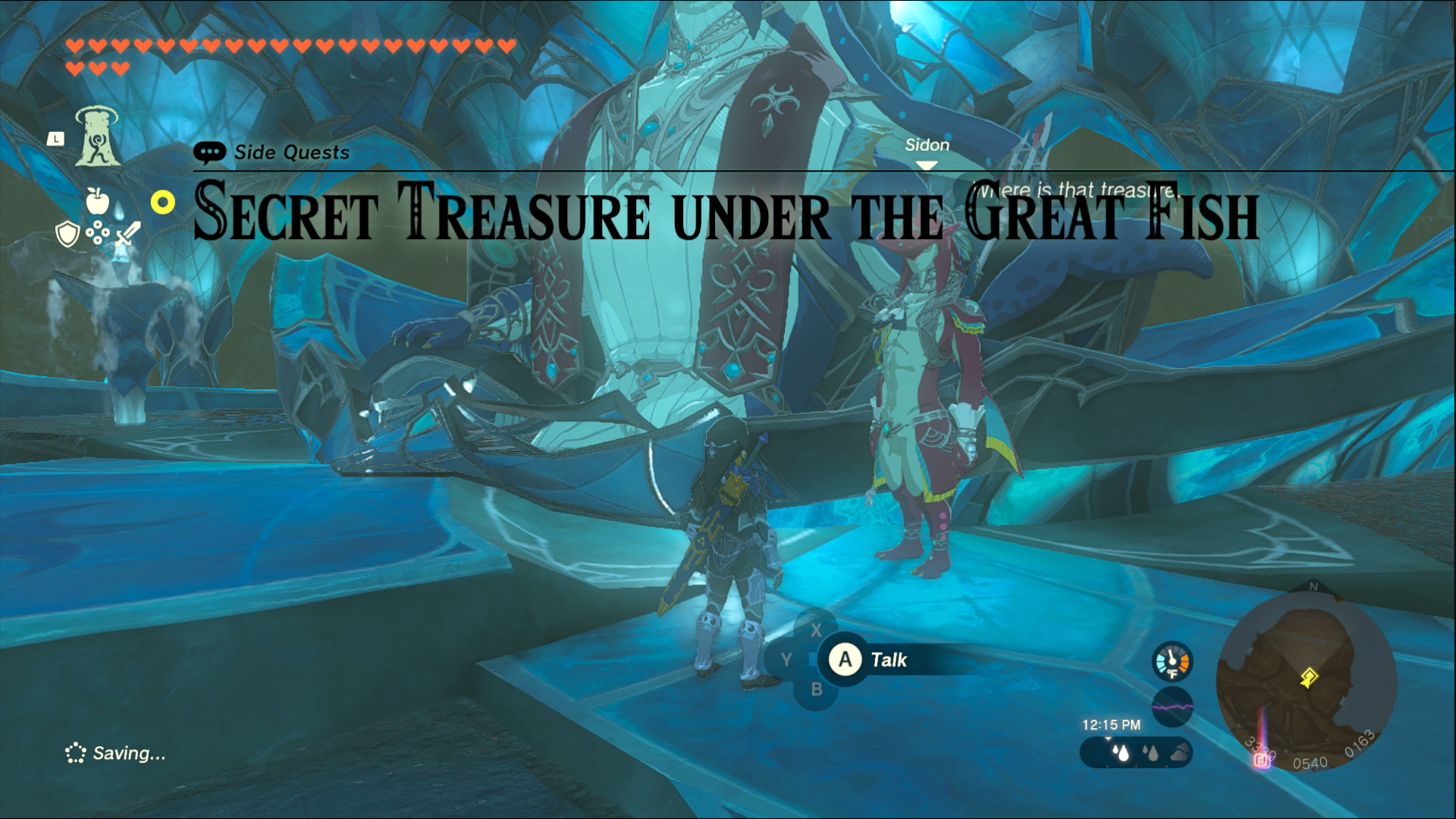Click the Saving indicator spinner
The width and height of the screenshot is (1456, 819).
pyautogui.click(x=76, y=753)
